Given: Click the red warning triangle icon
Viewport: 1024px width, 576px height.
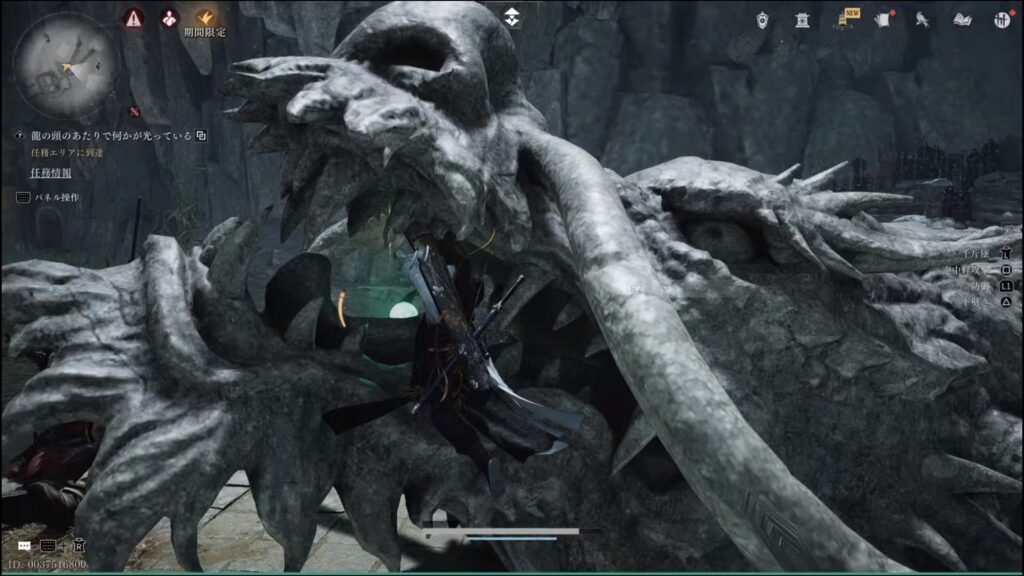Looking at the screenshot, I should (132, 17).
